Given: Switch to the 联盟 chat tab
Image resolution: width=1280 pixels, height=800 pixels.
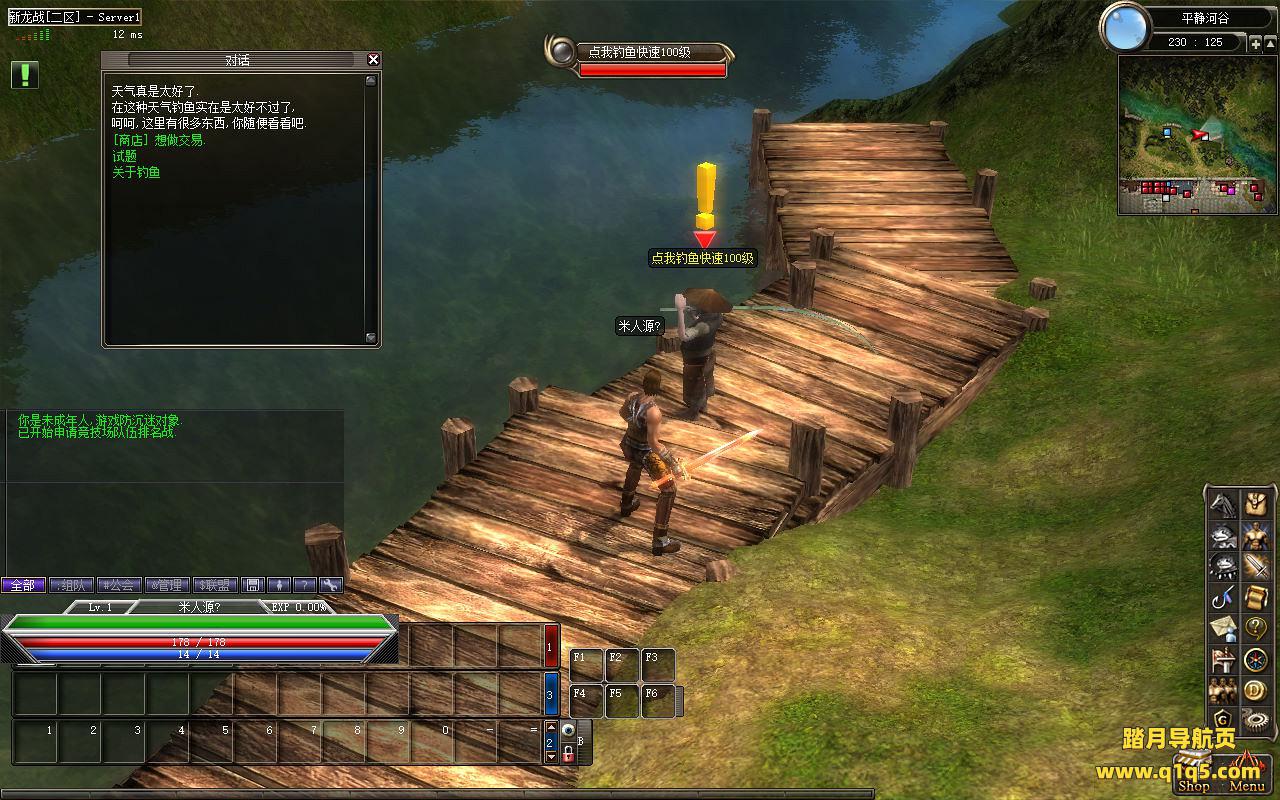Looking at the screenshot, I should tap(215, 585).
